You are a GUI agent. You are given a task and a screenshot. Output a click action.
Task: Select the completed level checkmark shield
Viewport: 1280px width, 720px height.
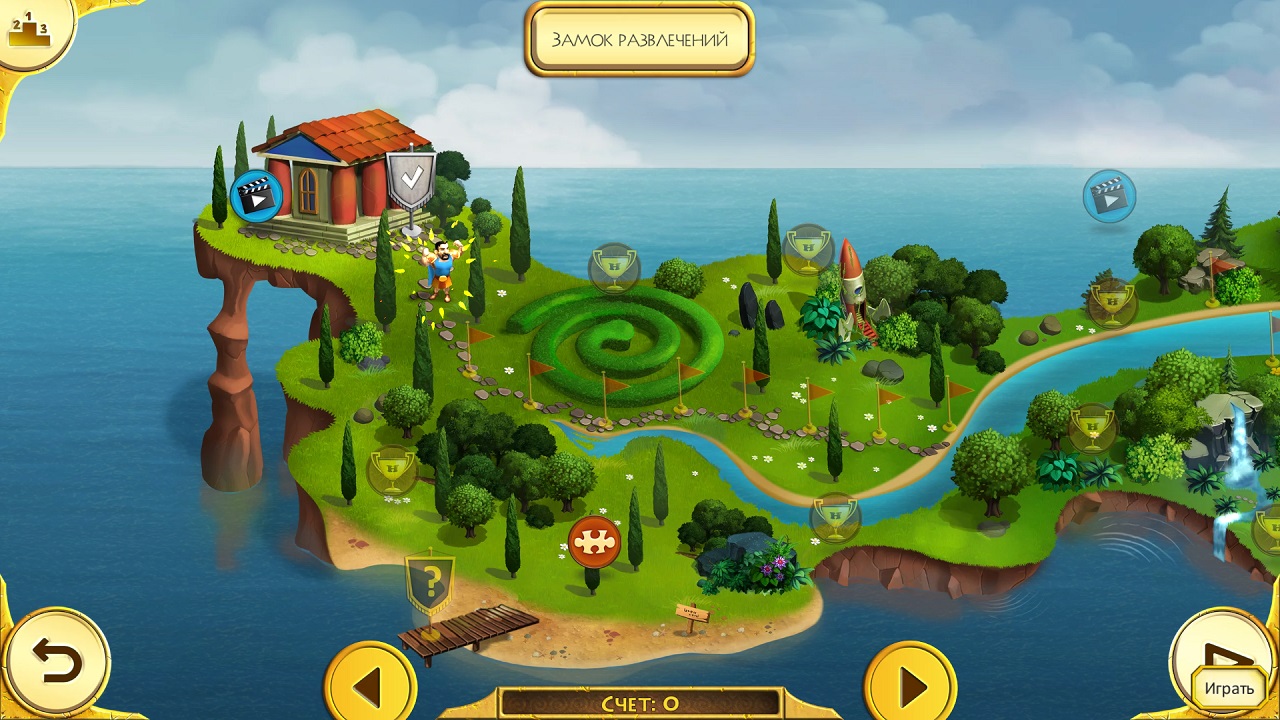point(410,180)
